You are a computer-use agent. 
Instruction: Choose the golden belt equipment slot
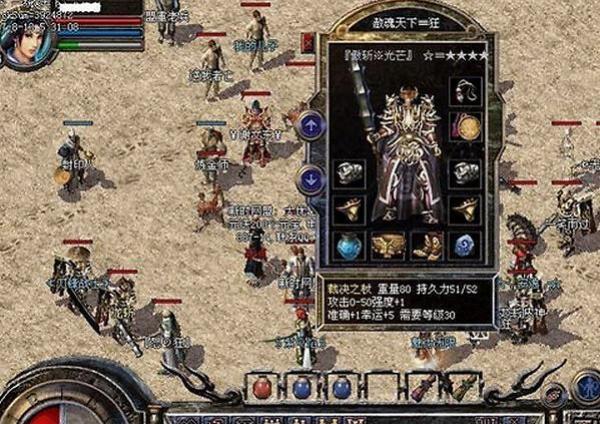click(387, 244)
